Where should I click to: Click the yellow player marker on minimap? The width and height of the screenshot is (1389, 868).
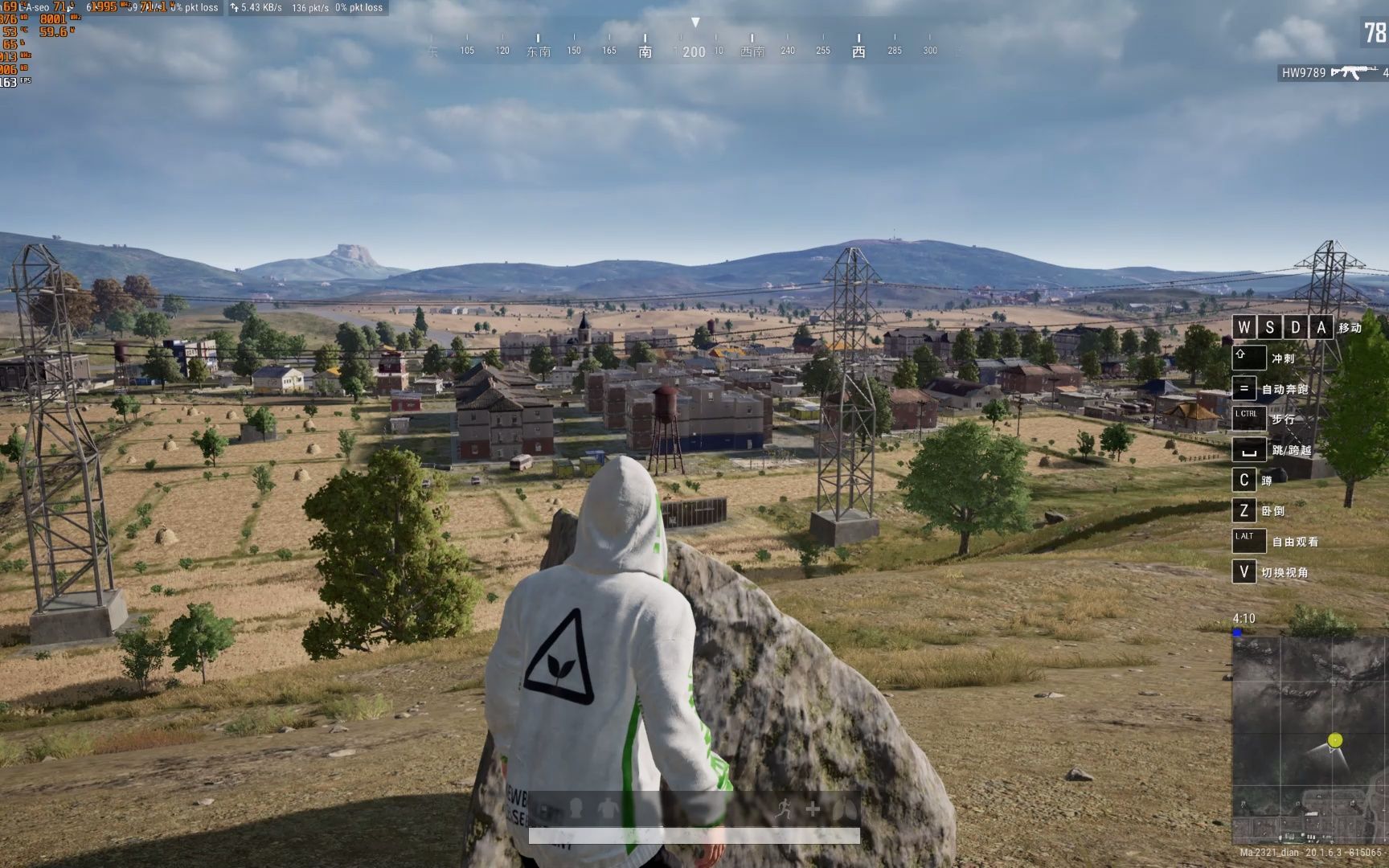(x=1335, y=739)
